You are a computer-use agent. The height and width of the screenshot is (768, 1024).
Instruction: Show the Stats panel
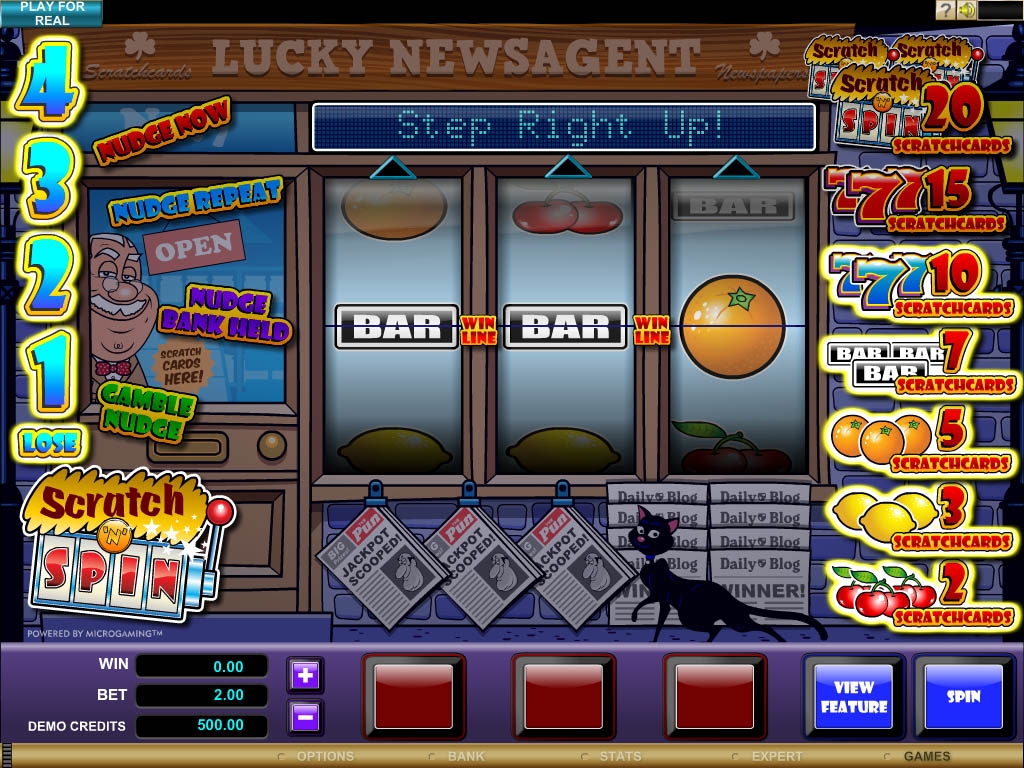click(x=619, y=757)
